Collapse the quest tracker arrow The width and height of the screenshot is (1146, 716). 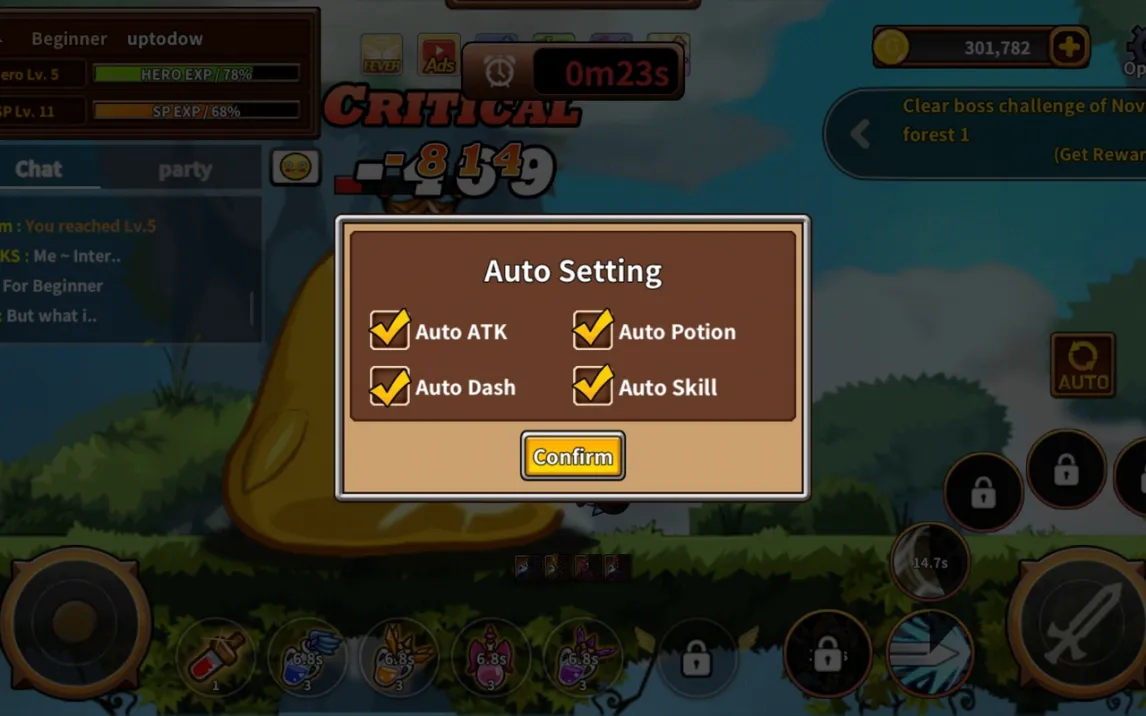tap(860, 134)
